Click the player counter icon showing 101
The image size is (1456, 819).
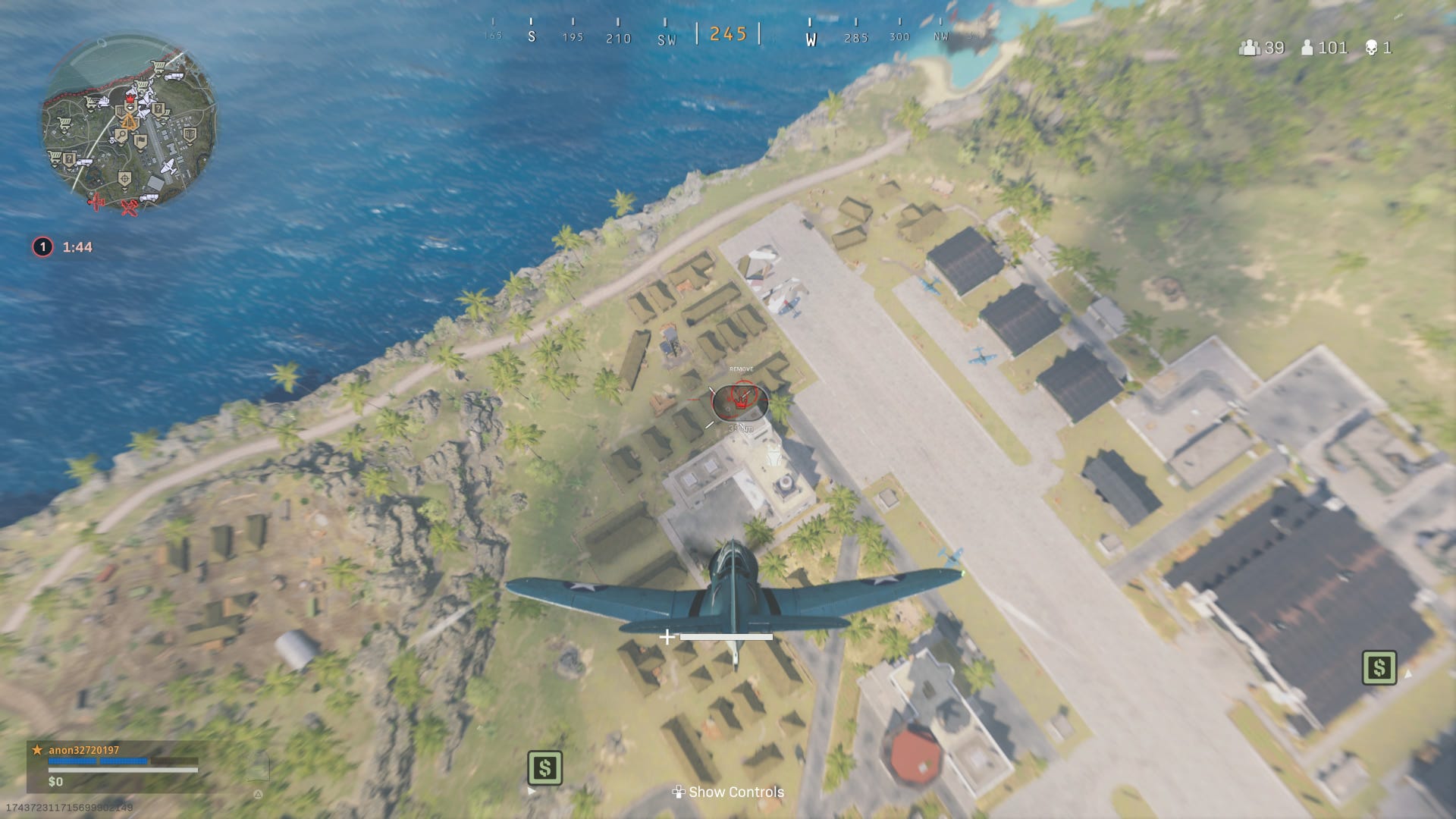pos(1308,48)
